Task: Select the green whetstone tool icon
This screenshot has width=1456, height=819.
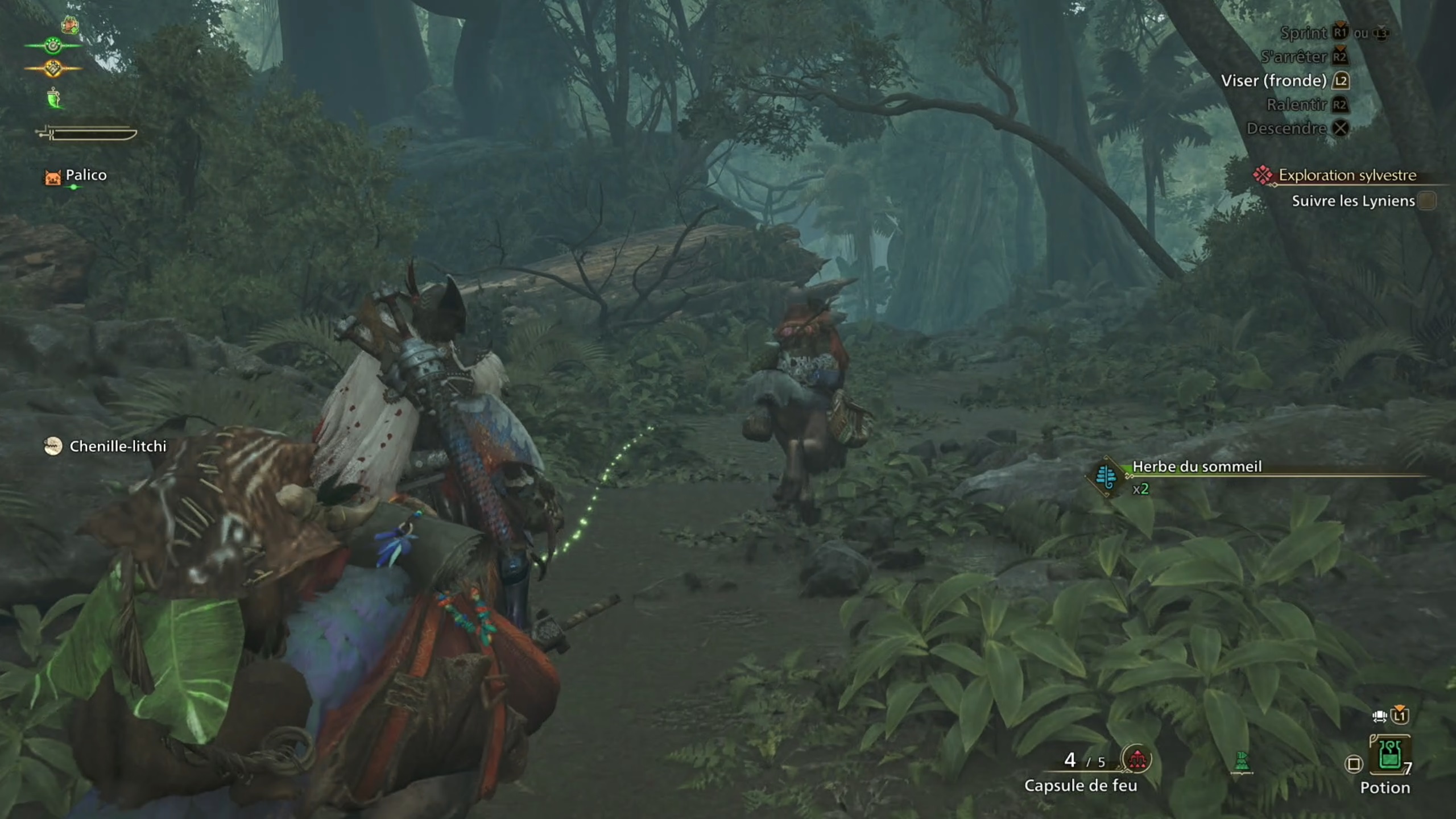Action: [x=52, y=98]
